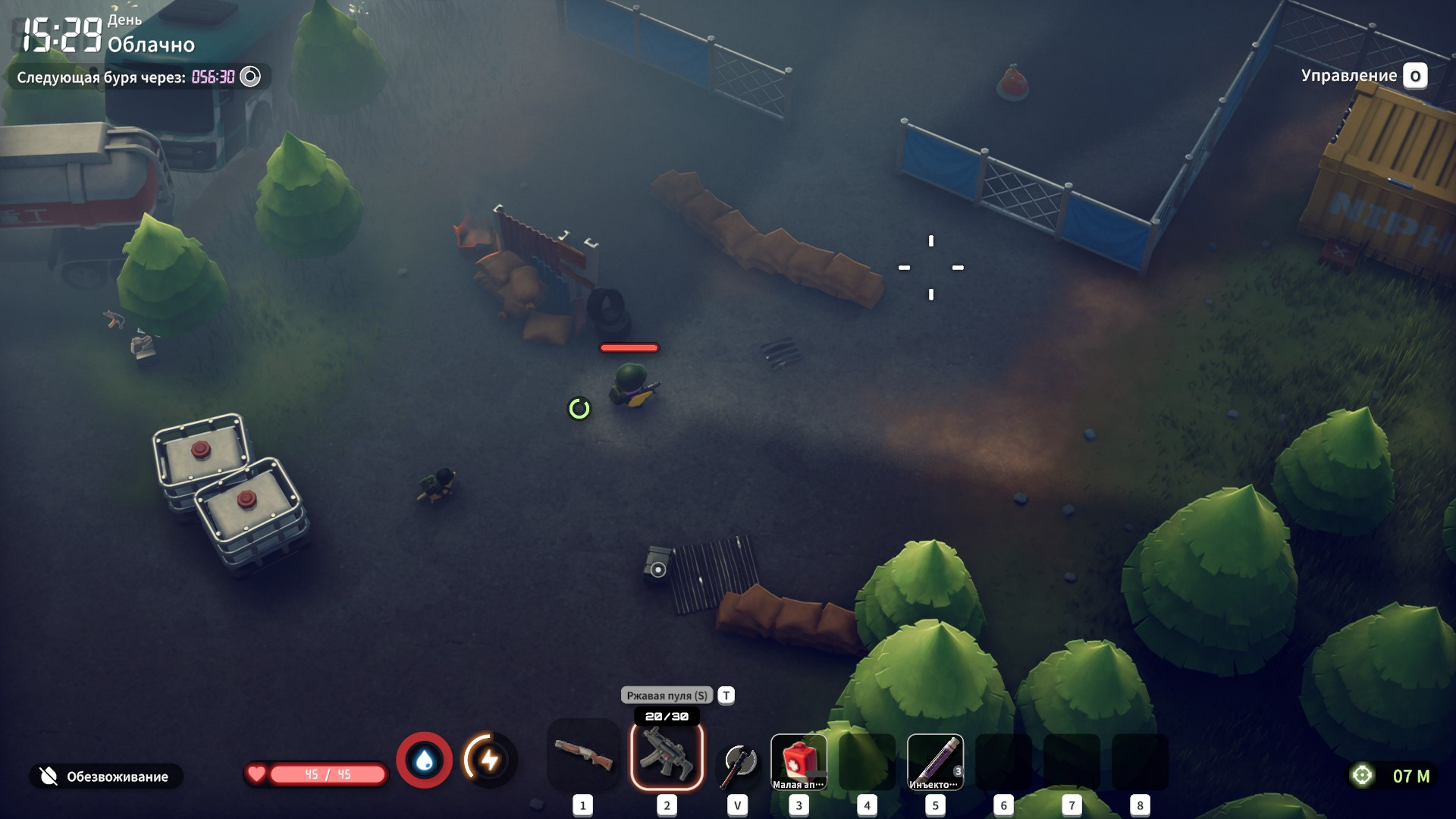Viewport: 1456px width, 819px height.
Task: Use the small first-aid kit slot
Action: 799,761
